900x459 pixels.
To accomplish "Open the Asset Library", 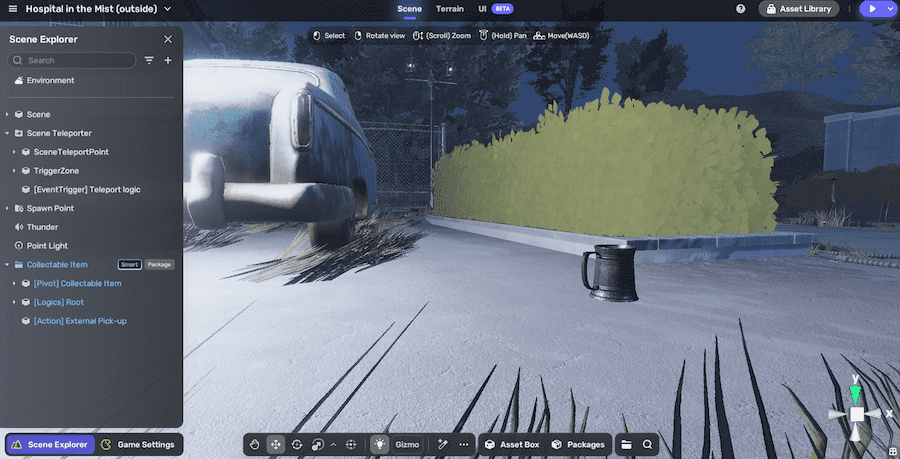I will (799, 9).
